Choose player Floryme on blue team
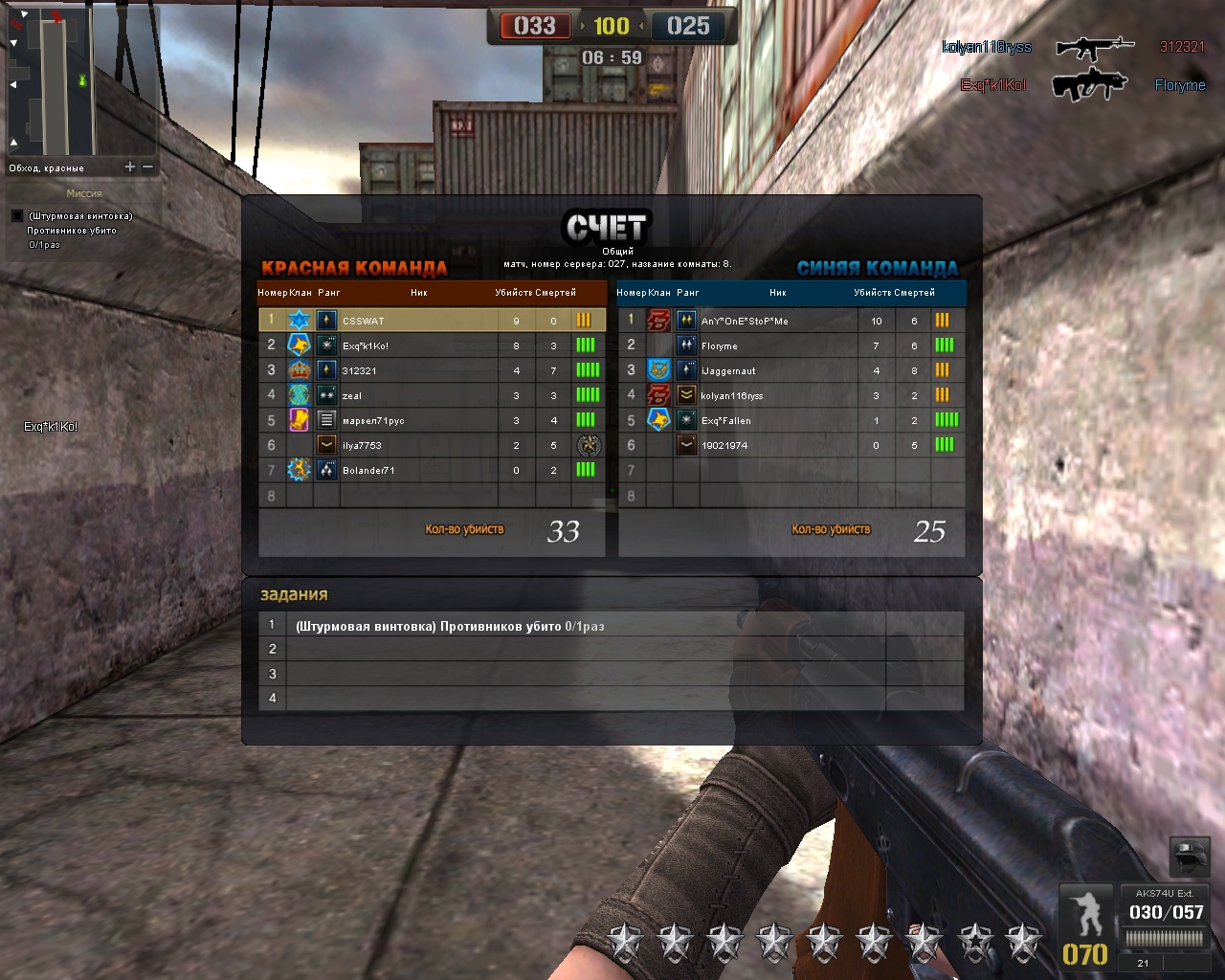This screenshot has width=1225, height=980. 720,345
